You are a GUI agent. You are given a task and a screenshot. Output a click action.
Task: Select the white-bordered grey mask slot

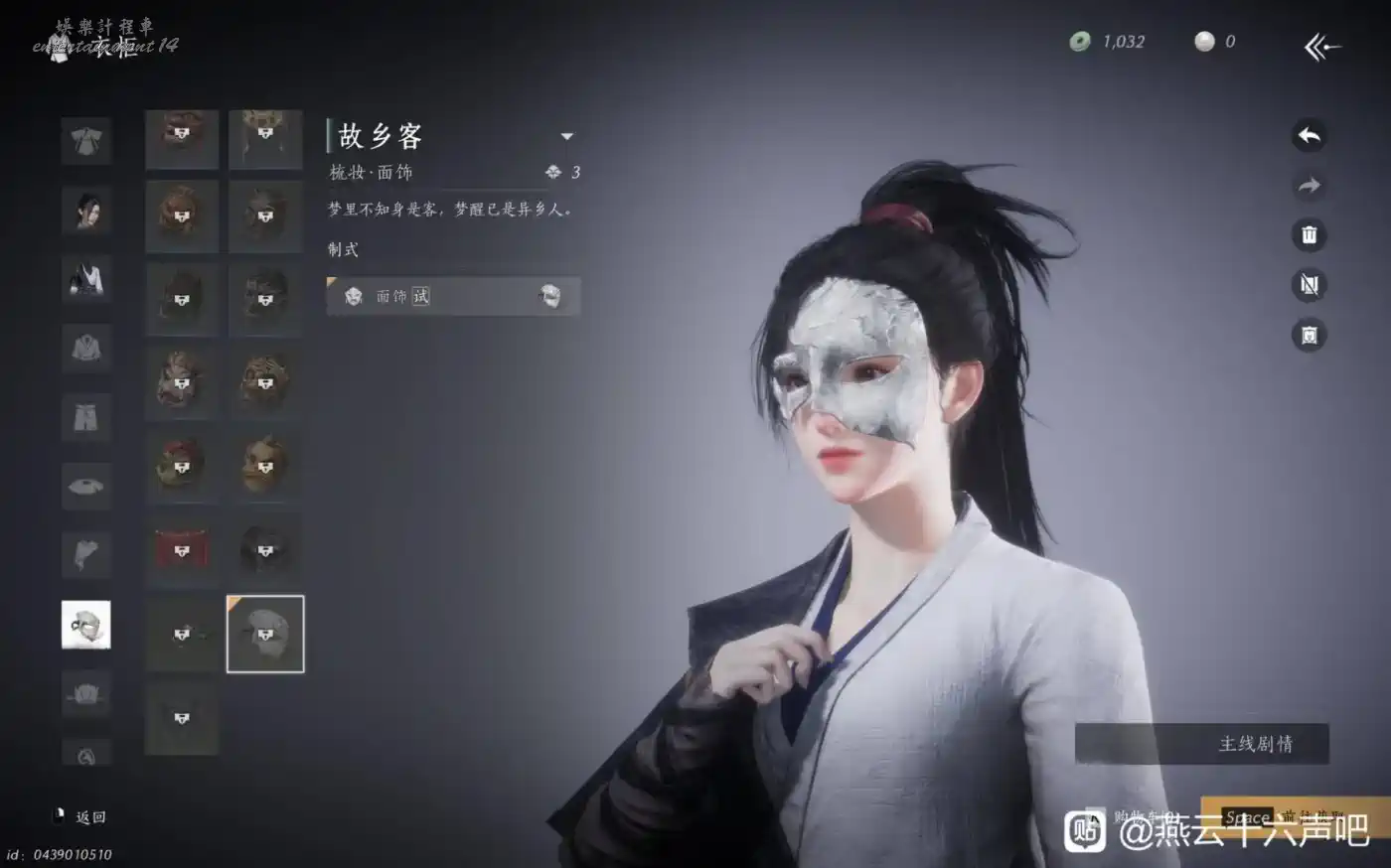[265, 634]
